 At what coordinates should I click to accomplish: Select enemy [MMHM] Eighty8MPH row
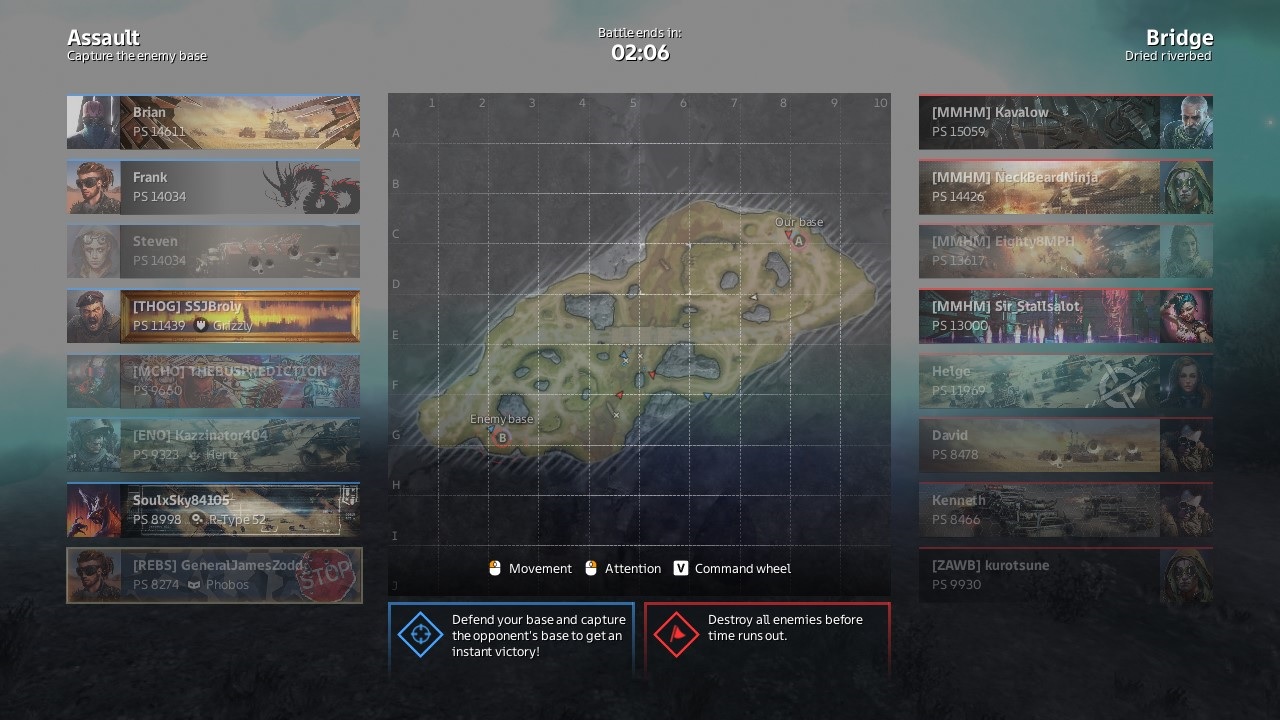[1065, 251]
